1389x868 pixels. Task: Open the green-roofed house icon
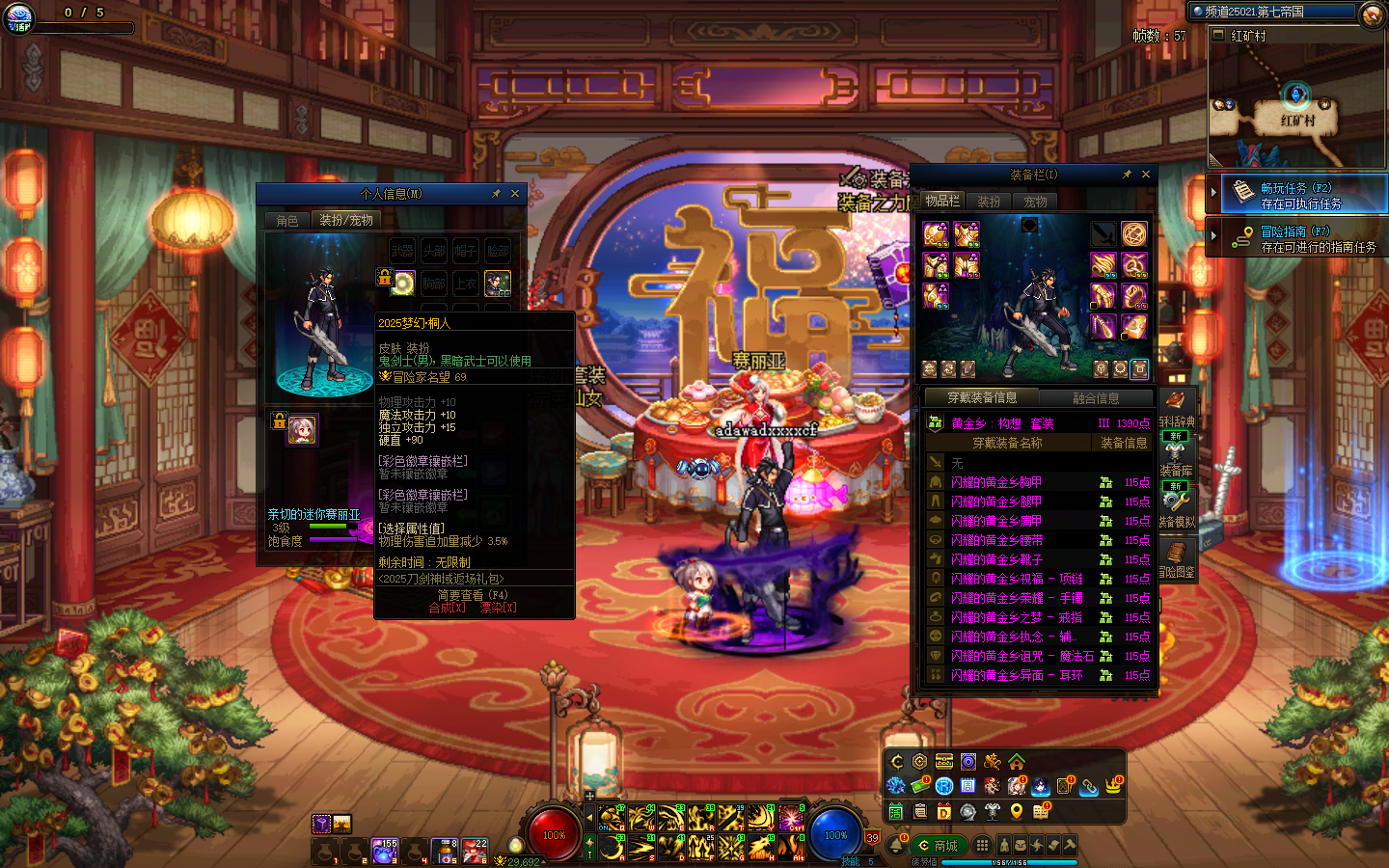1017,762
